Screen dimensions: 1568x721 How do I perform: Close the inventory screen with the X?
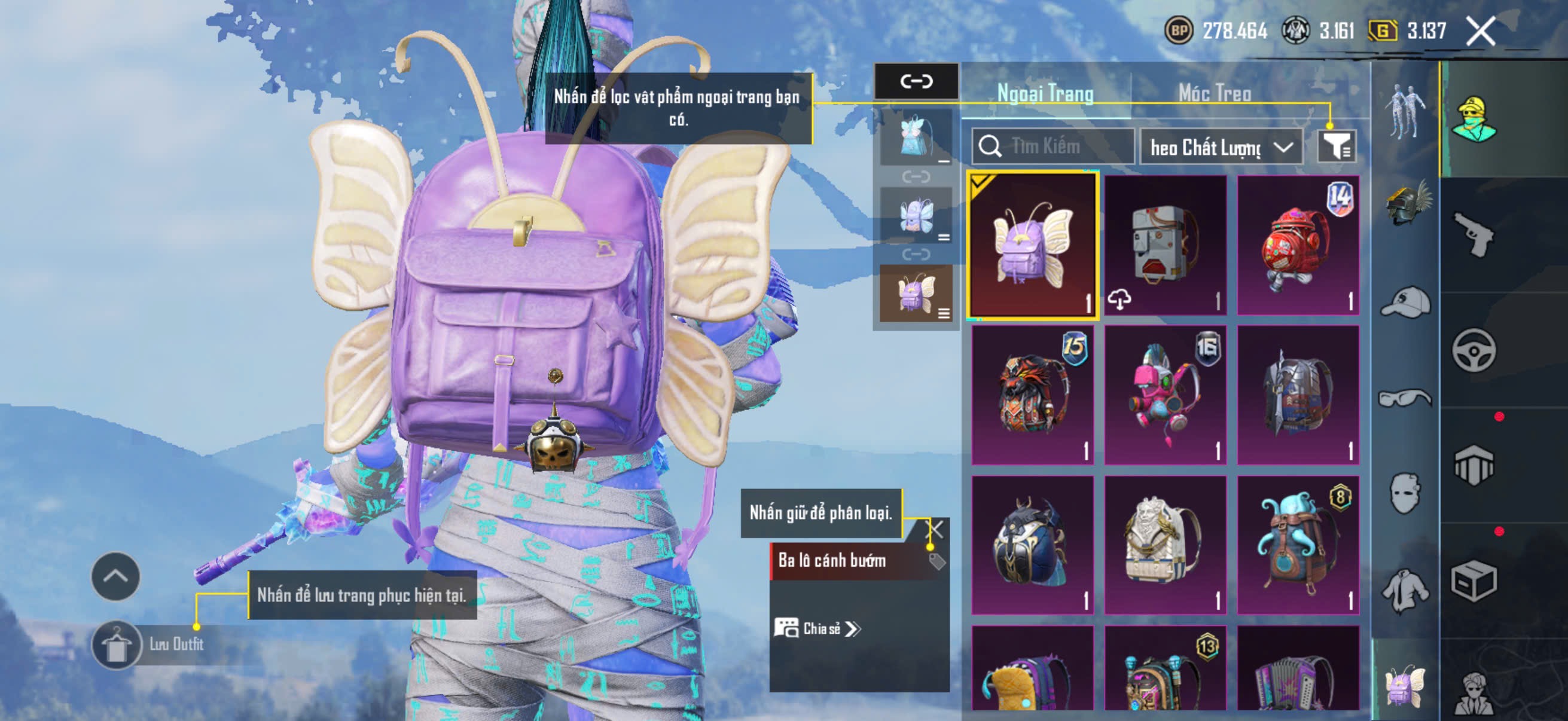tap(1480, 32)
